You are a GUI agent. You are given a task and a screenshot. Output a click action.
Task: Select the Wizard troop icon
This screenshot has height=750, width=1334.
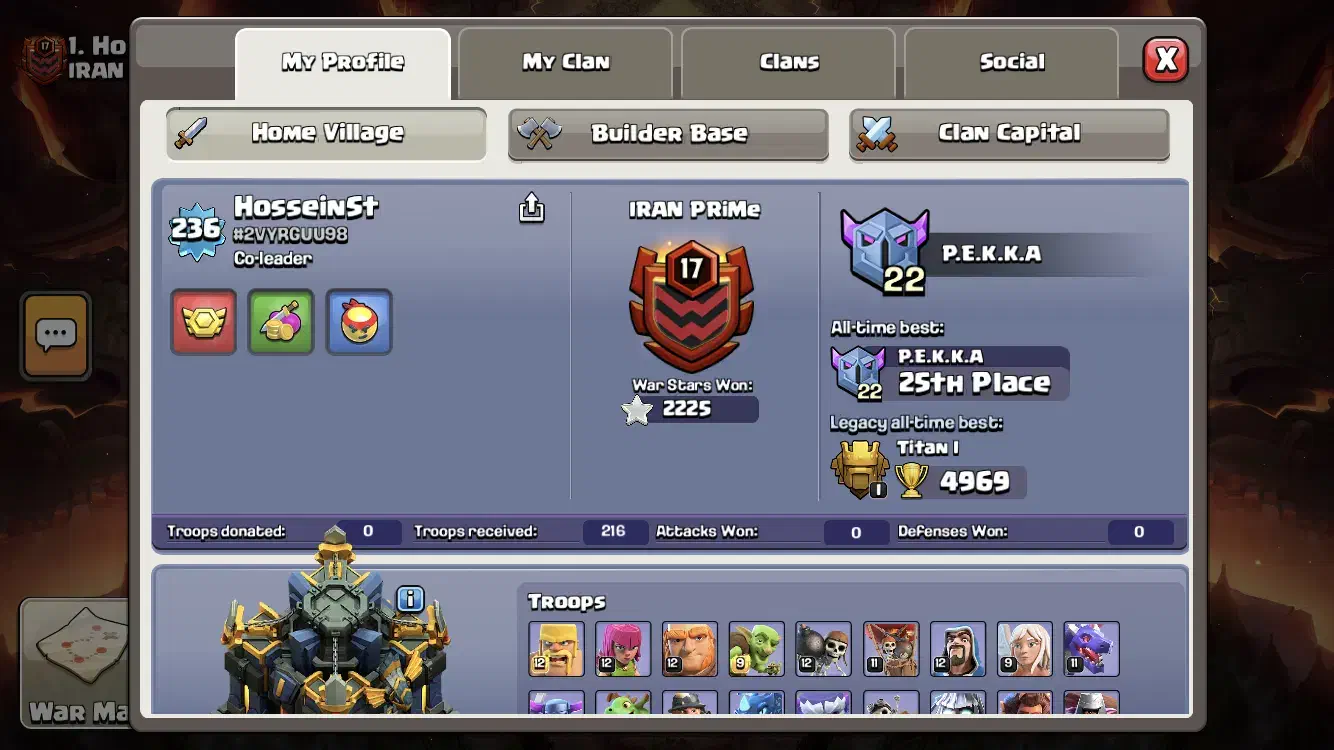coord(957,649)
